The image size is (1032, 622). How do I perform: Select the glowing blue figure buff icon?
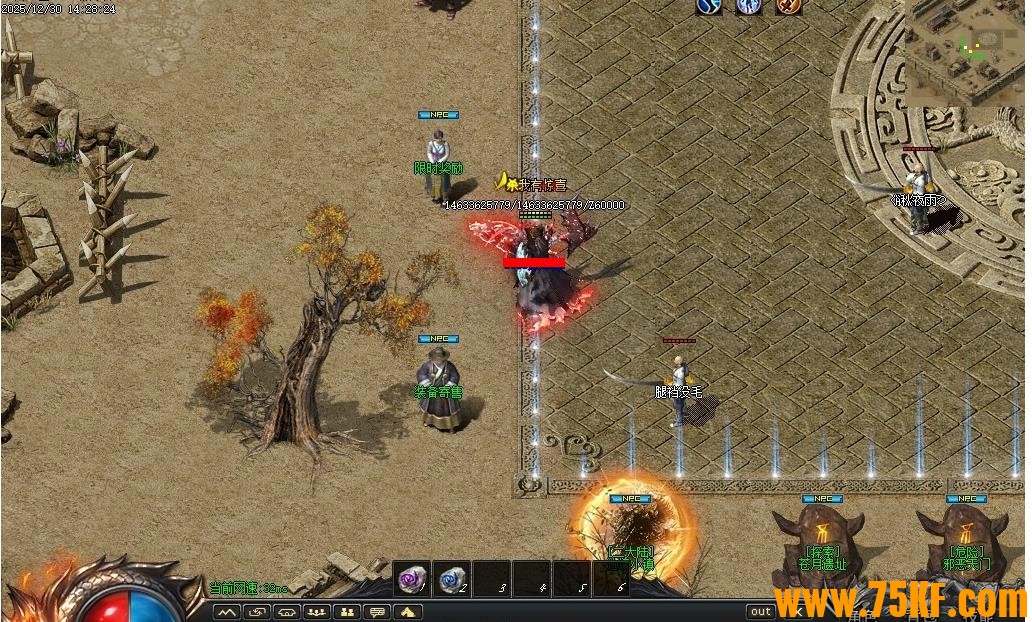(748, 6)
